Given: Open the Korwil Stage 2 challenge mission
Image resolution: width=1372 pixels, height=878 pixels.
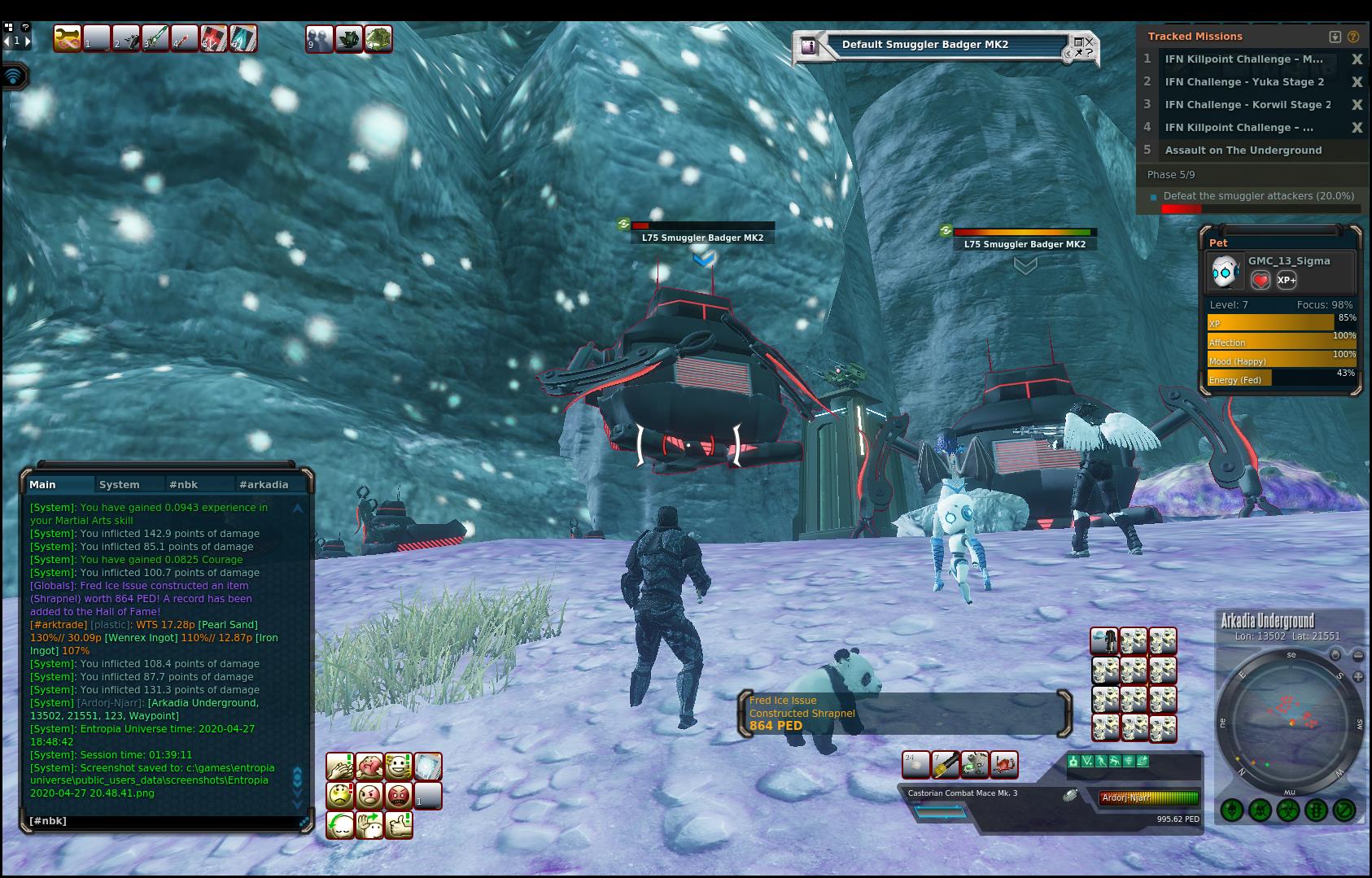Looking at the screenshot, I should pyautogui.click(x=1247, y=105).
